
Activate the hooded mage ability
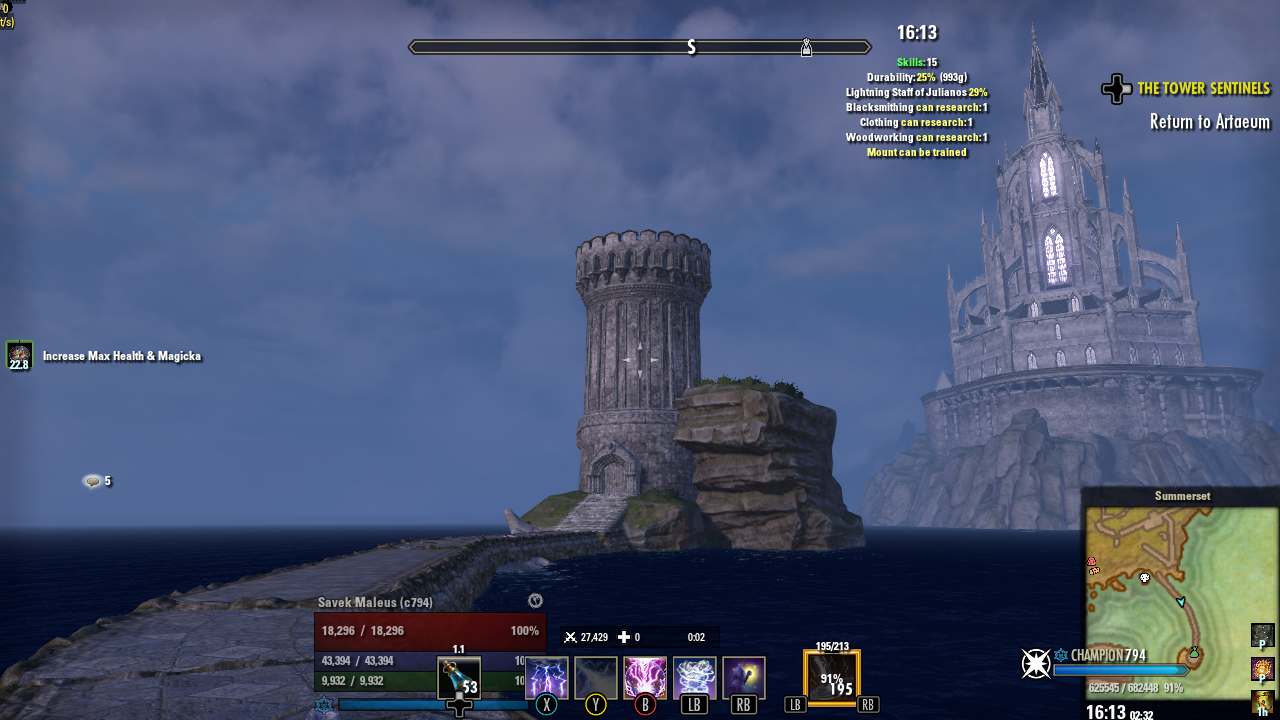tap(744, 677)
